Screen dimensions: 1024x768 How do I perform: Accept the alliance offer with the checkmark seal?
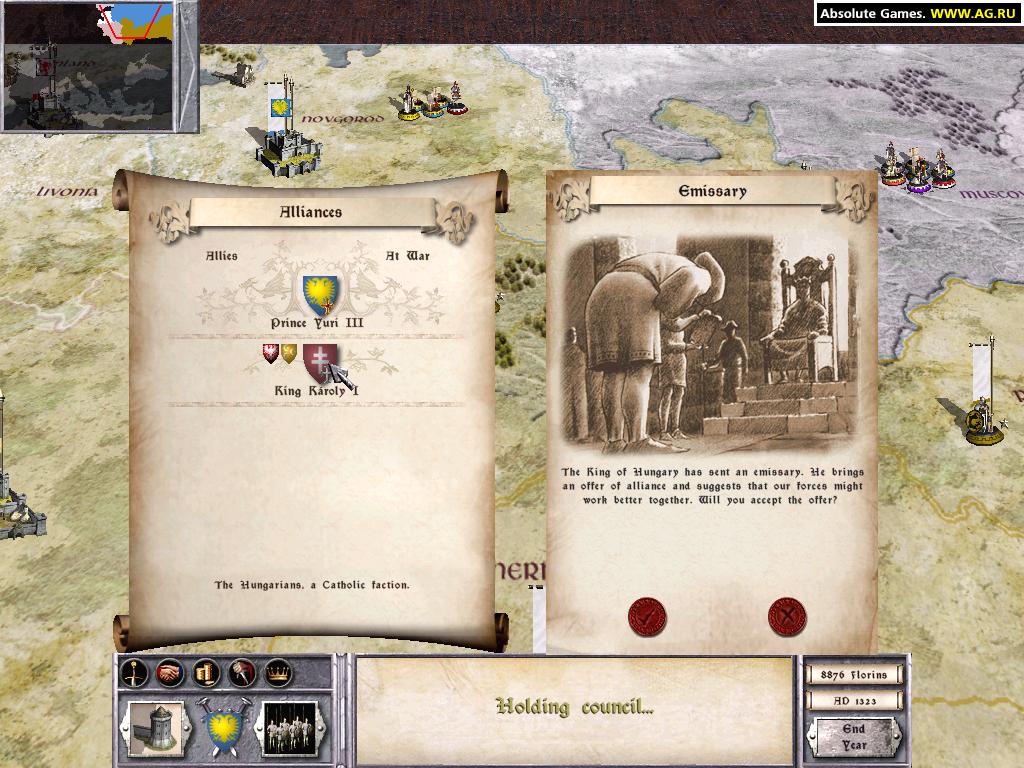click(647, 616)
